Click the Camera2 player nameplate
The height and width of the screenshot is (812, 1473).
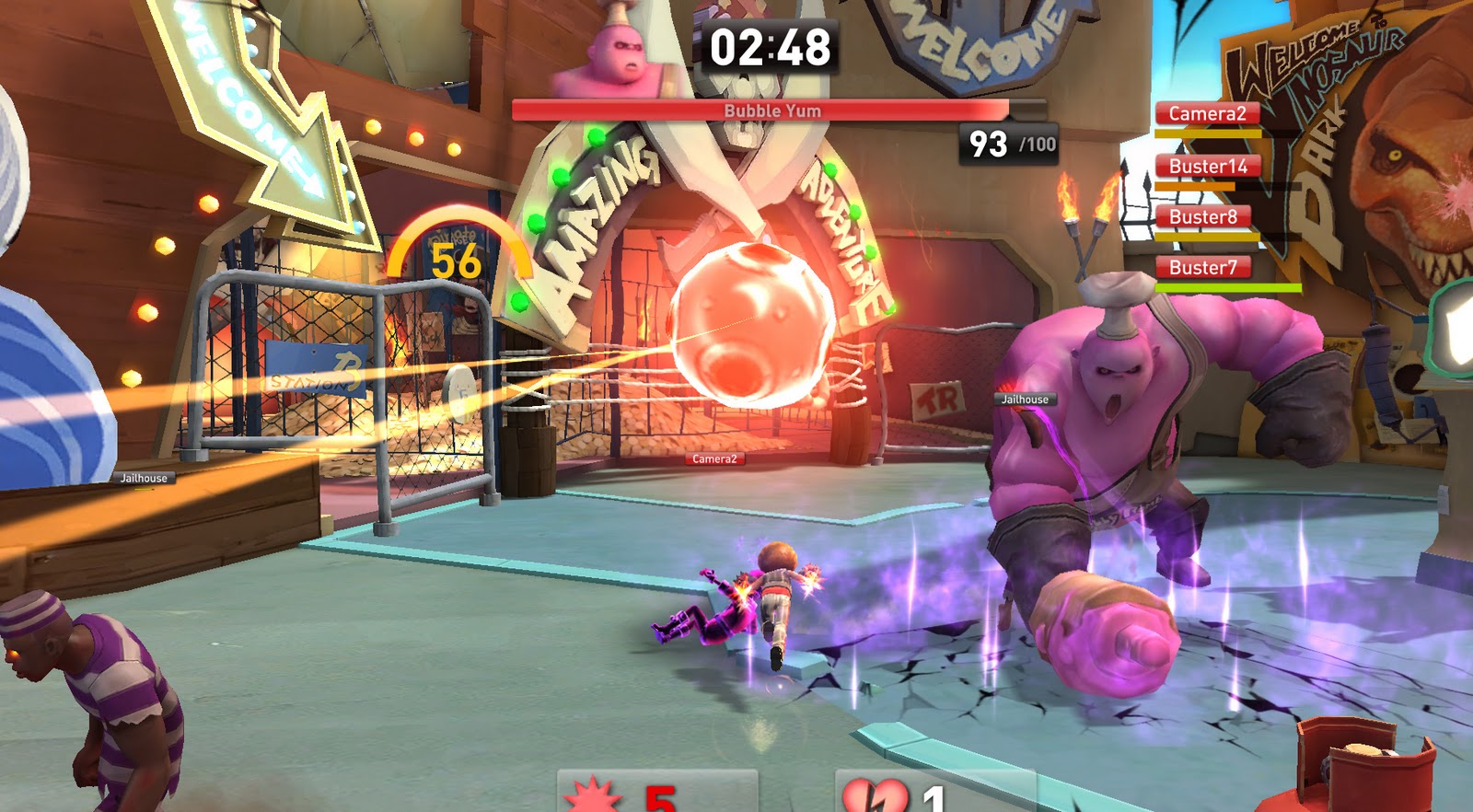point(1206,114)
